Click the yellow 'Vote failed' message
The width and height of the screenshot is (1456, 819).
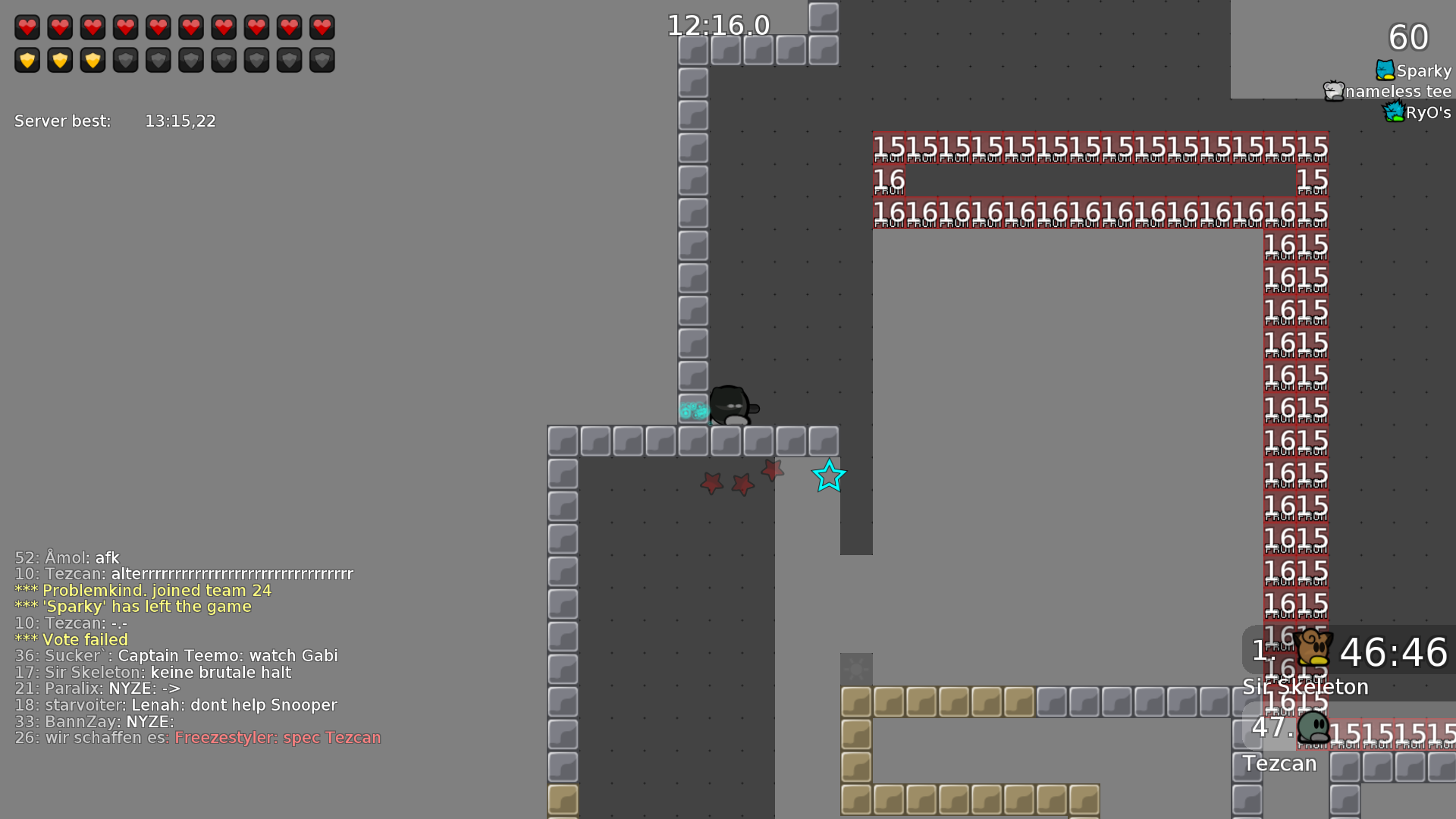(x=85, y=639)
